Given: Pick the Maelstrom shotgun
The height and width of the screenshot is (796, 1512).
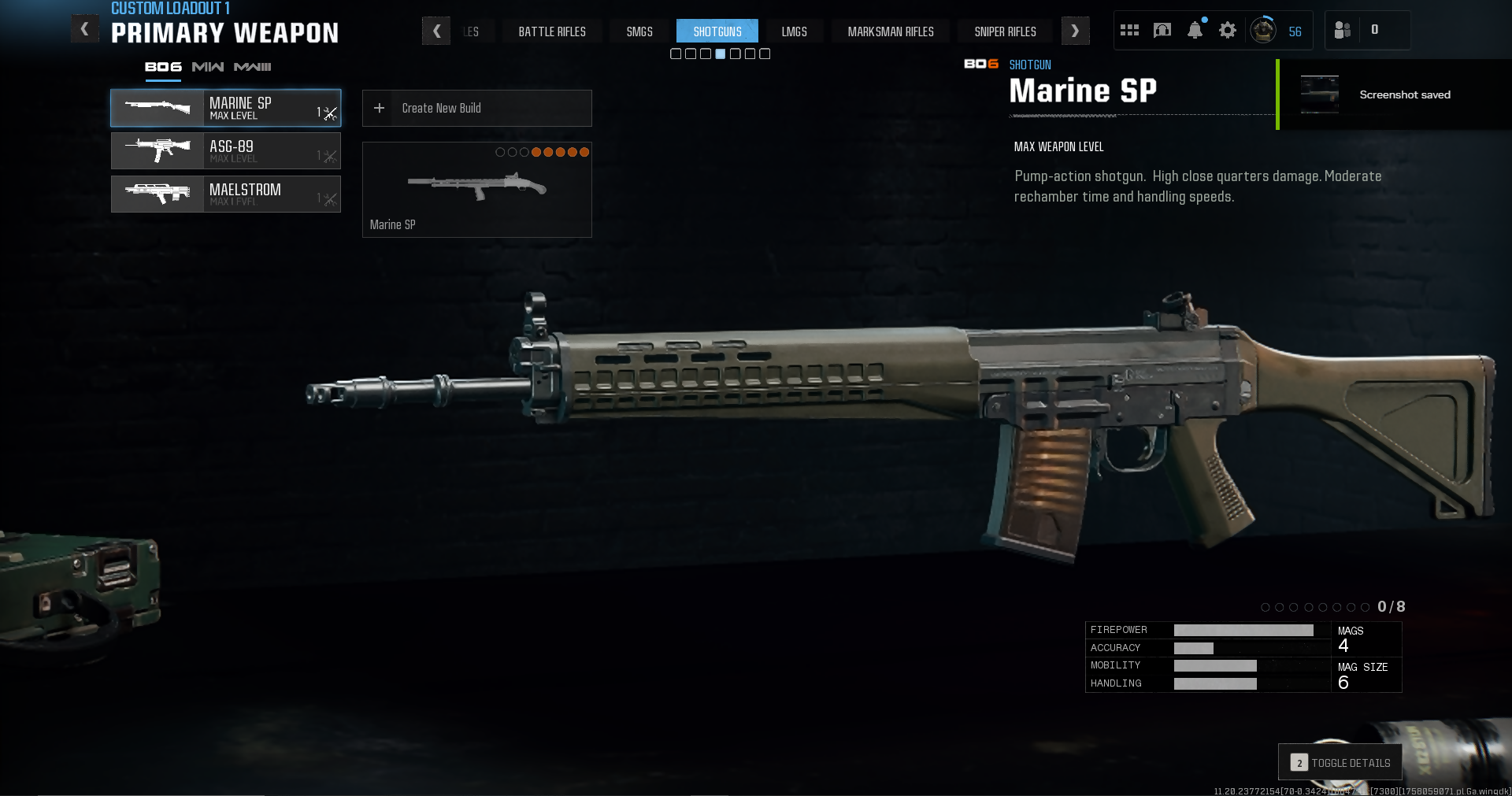Looking at the screenshot, I should coord(225,194).
